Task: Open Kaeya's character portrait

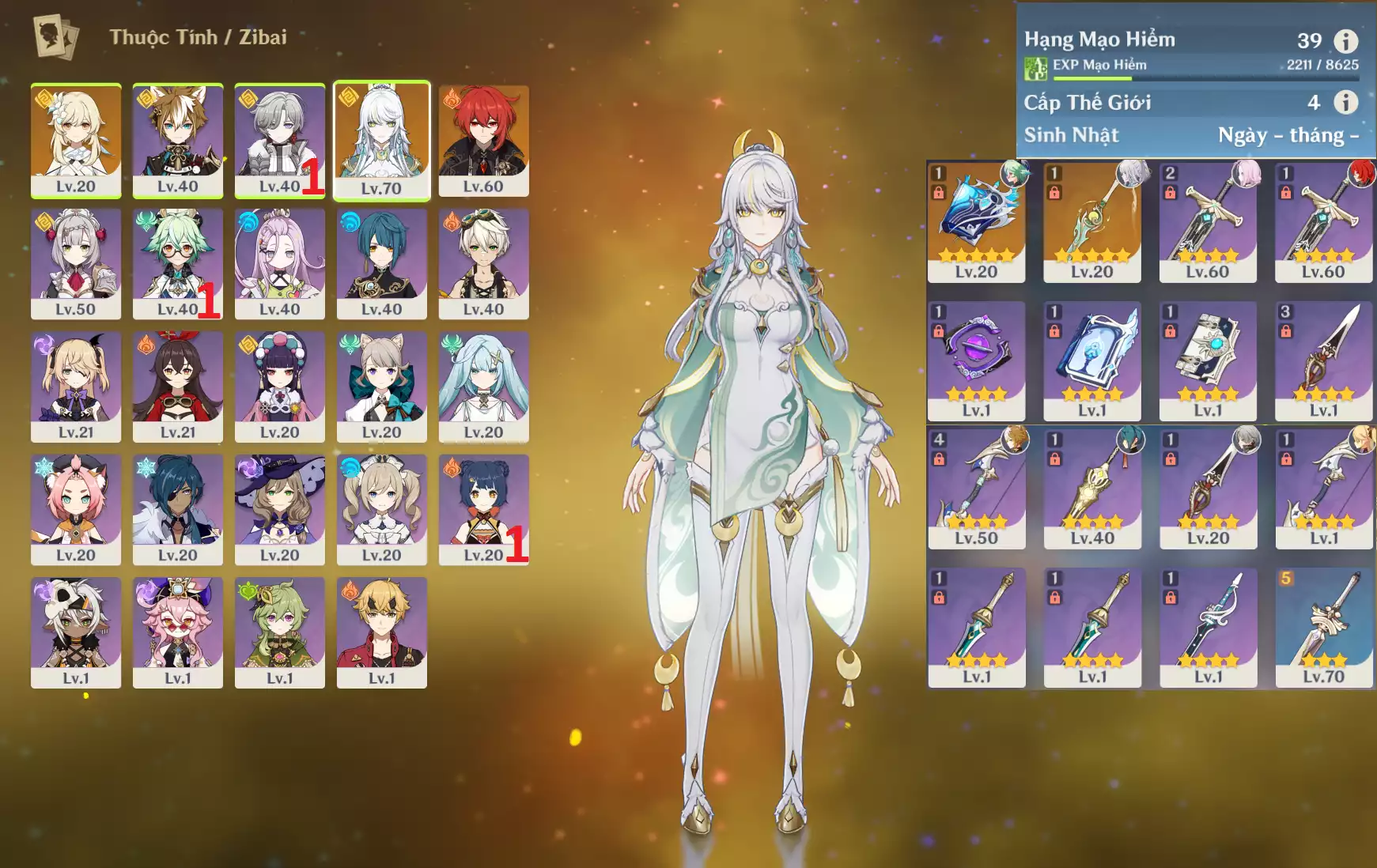Action: pos(178,509)
